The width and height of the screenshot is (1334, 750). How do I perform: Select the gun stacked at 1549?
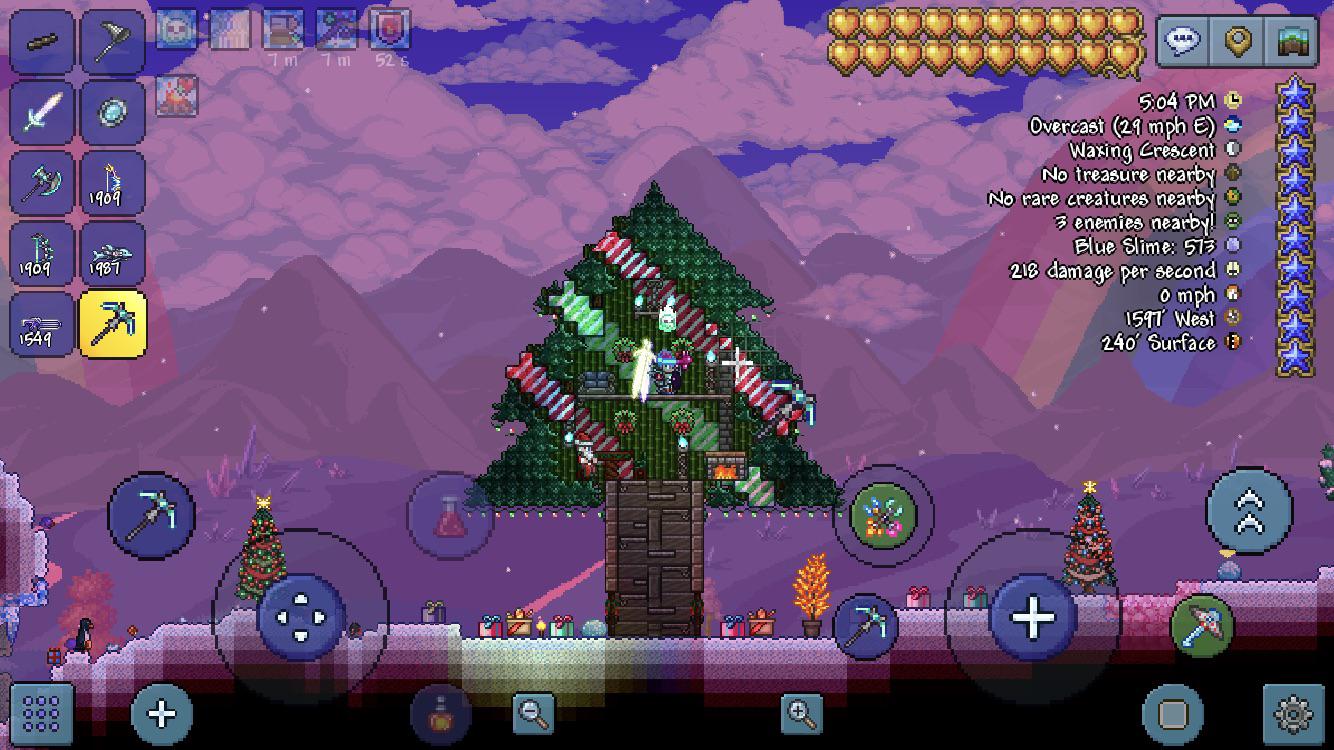click(x=40, y=325)
